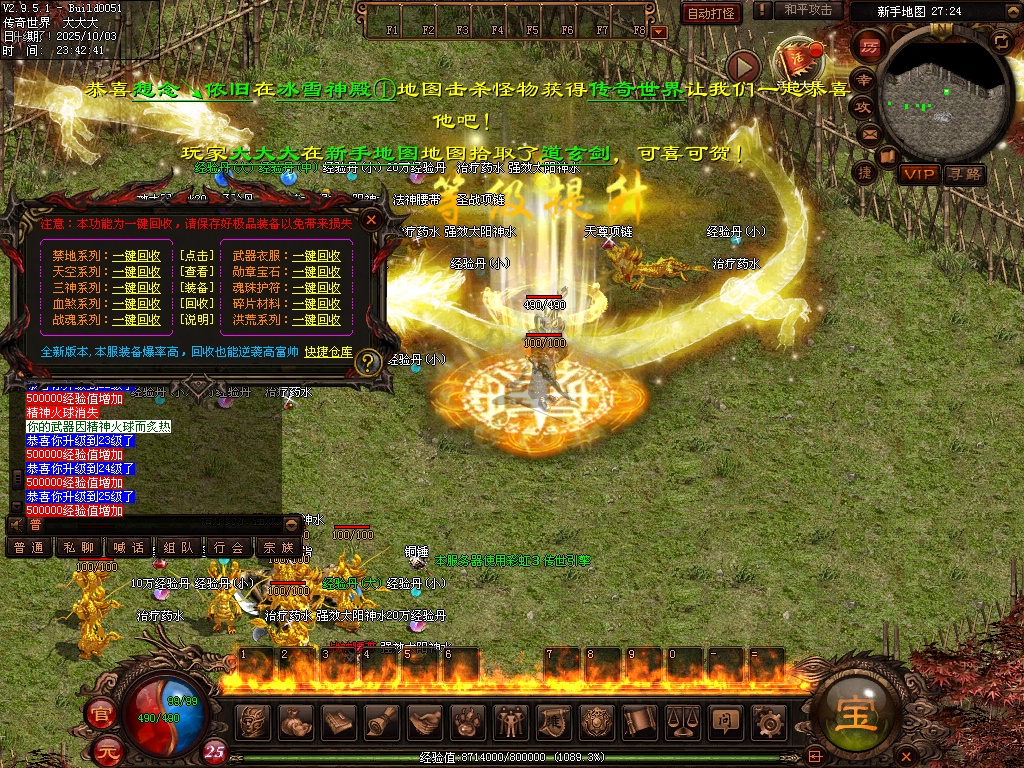The width and height of the screenshot is (1024, 768).
Task: Toggle 自动打怪 auto-fight
Action: [x=711, y=13]
